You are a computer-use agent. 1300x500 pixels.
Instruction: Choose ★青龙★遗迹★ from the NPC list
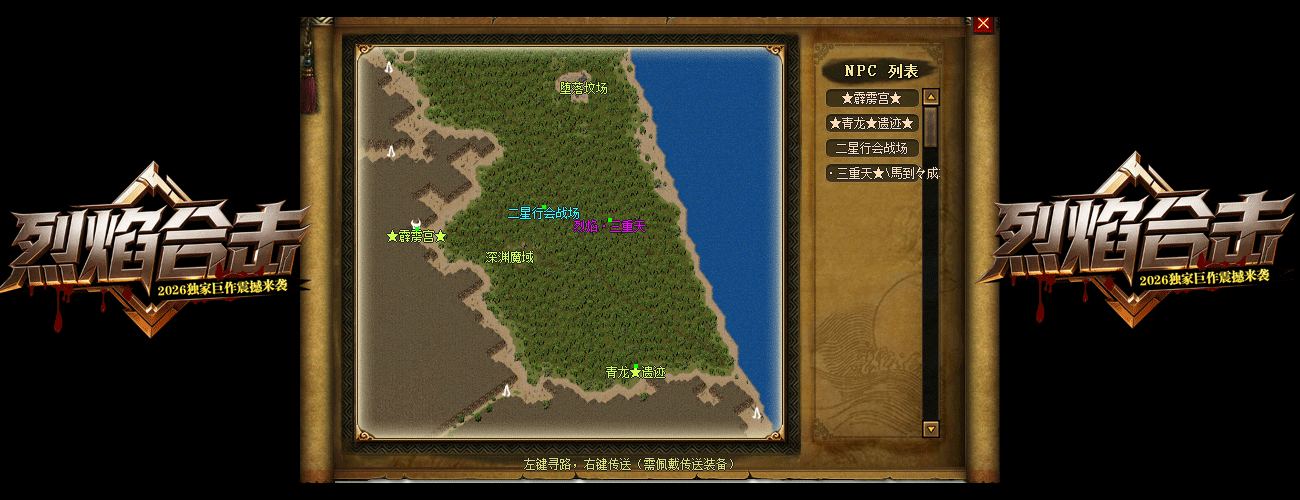(872, 123)
